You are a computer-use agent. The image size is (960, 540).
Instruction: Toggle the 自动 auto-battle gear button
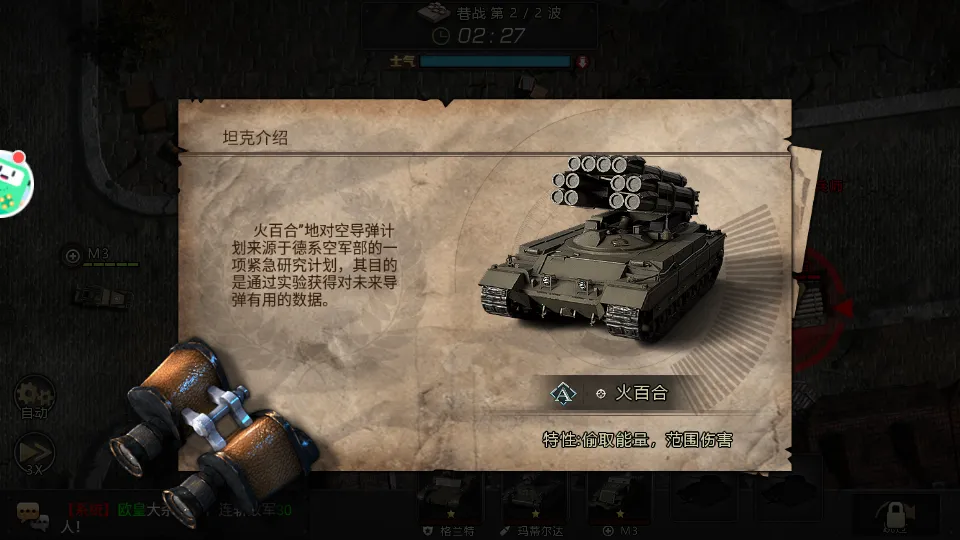click(x=35, y=397)
